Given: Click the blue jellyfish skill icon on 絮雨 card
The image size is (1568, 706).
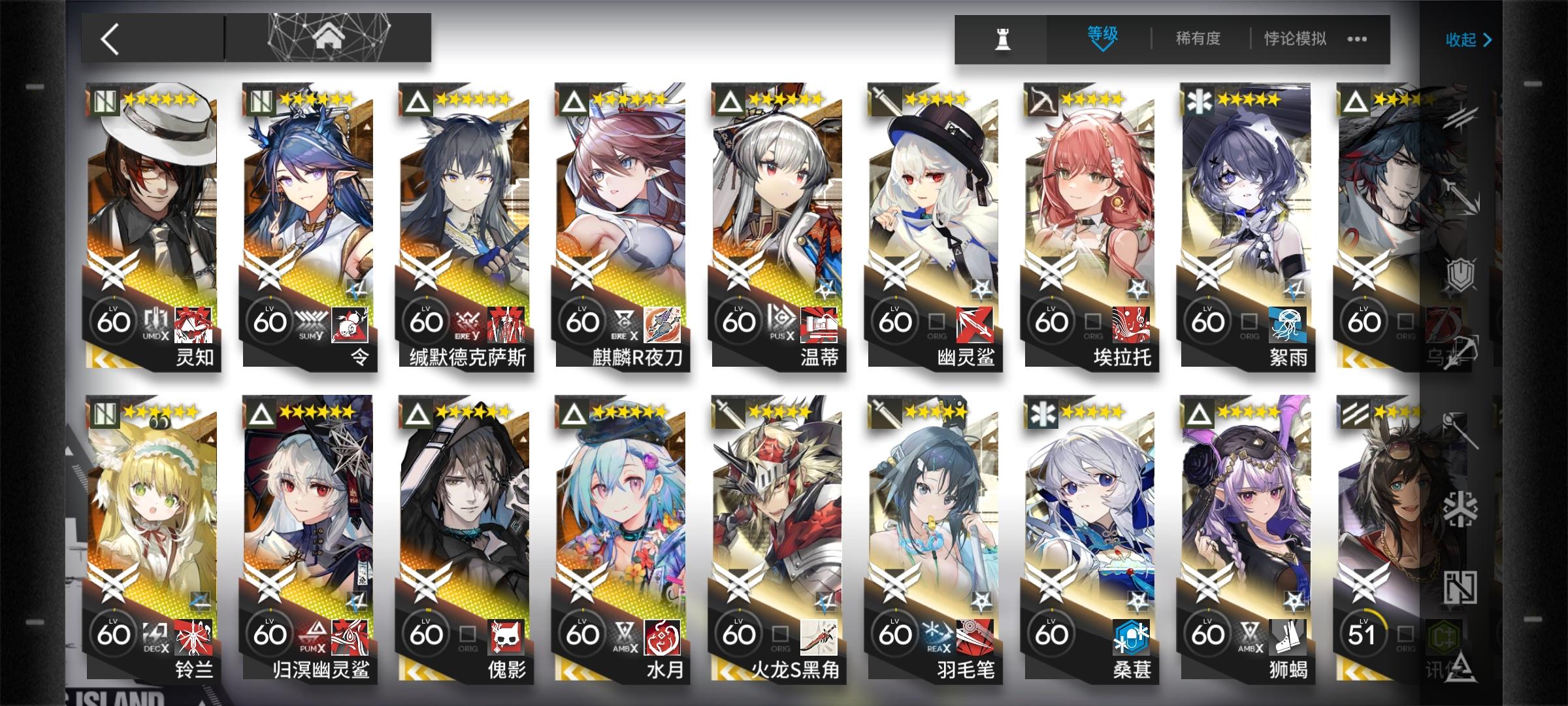Looking at the screenshot, I should 1286,326.
